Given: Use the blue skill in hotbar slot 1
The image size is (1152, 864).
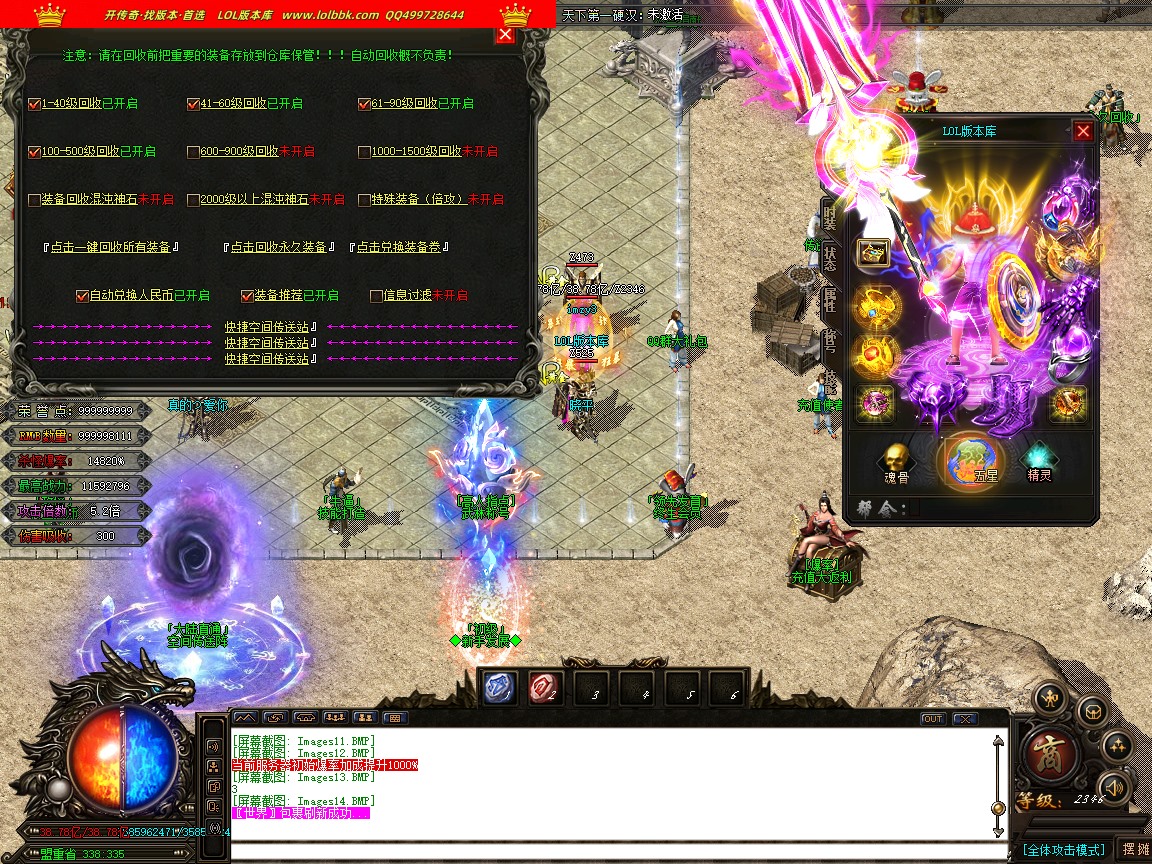Looking at the screenshot, I should (x=500, y=688).
